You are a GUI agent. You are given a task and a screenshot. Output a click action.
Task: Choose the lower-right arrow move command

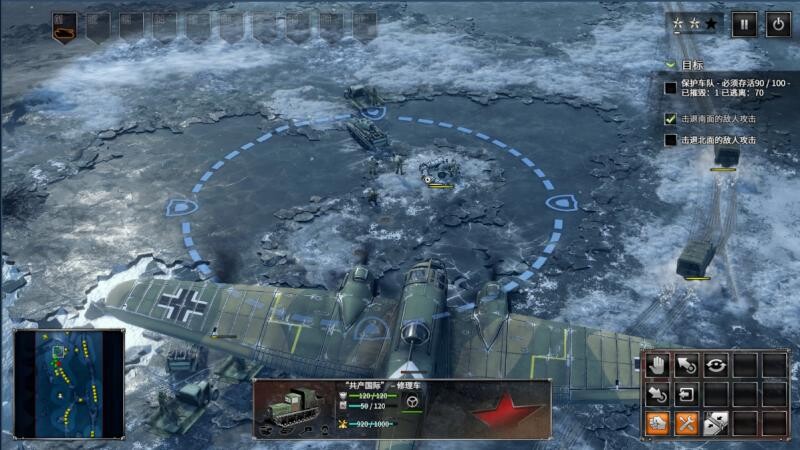(x=657, y=394)
